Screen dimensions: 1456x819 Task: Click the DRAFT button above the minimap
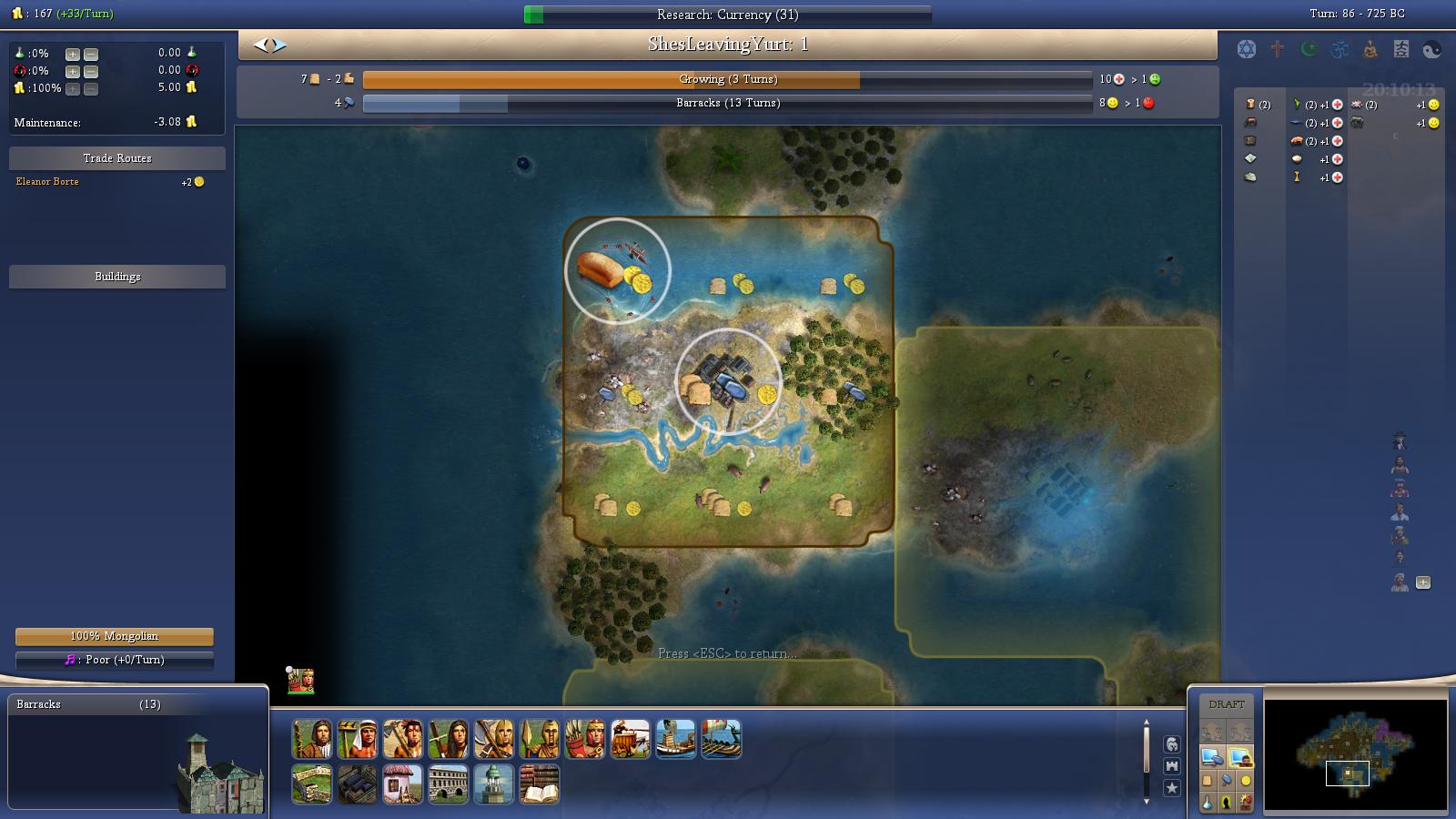tap(1227, 703)
